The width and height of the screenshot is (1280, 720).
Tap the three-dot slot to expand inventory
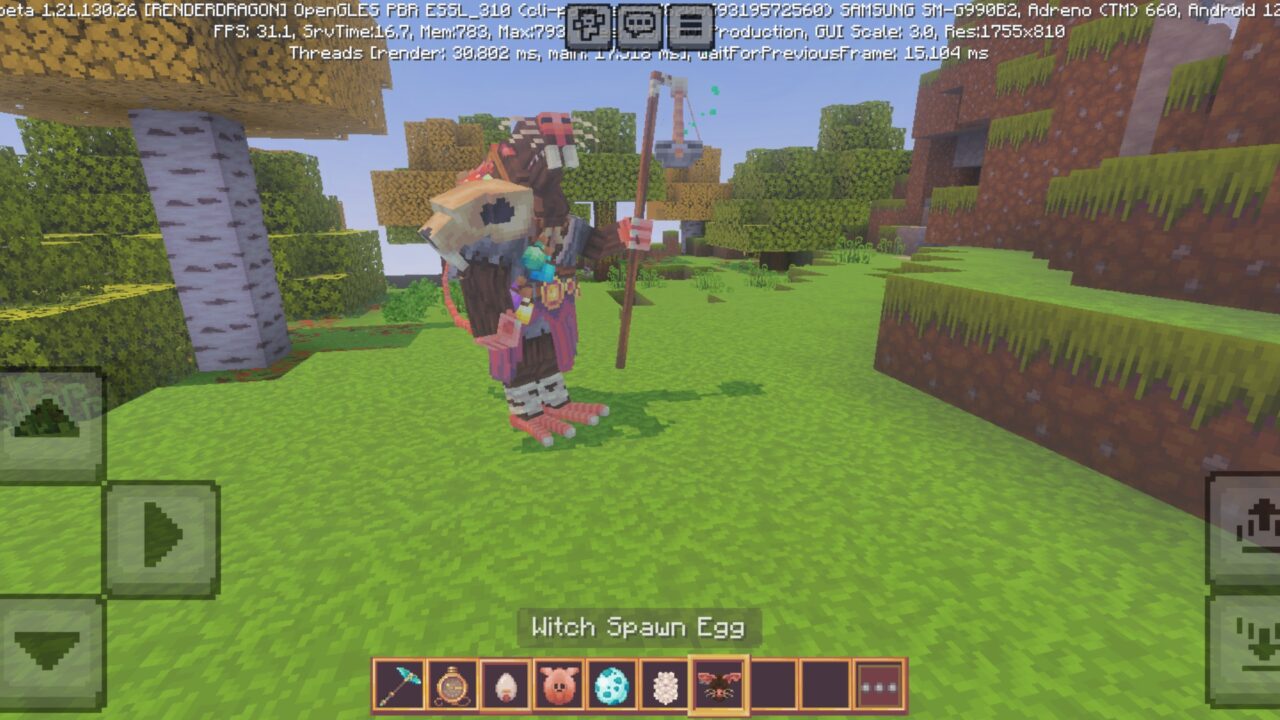(878, 686)
